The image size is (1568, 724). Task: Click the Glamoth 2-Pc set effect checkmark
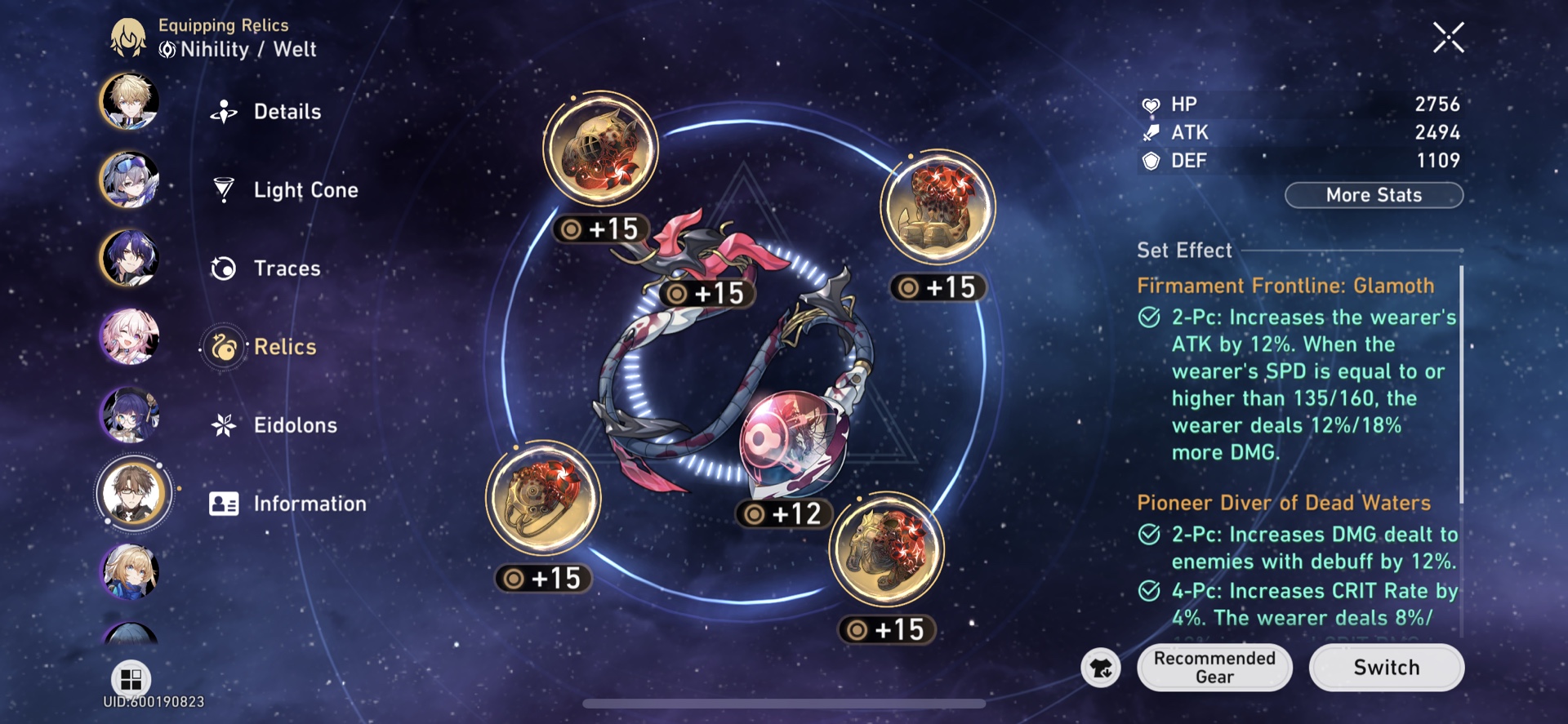click(1151, 318)
